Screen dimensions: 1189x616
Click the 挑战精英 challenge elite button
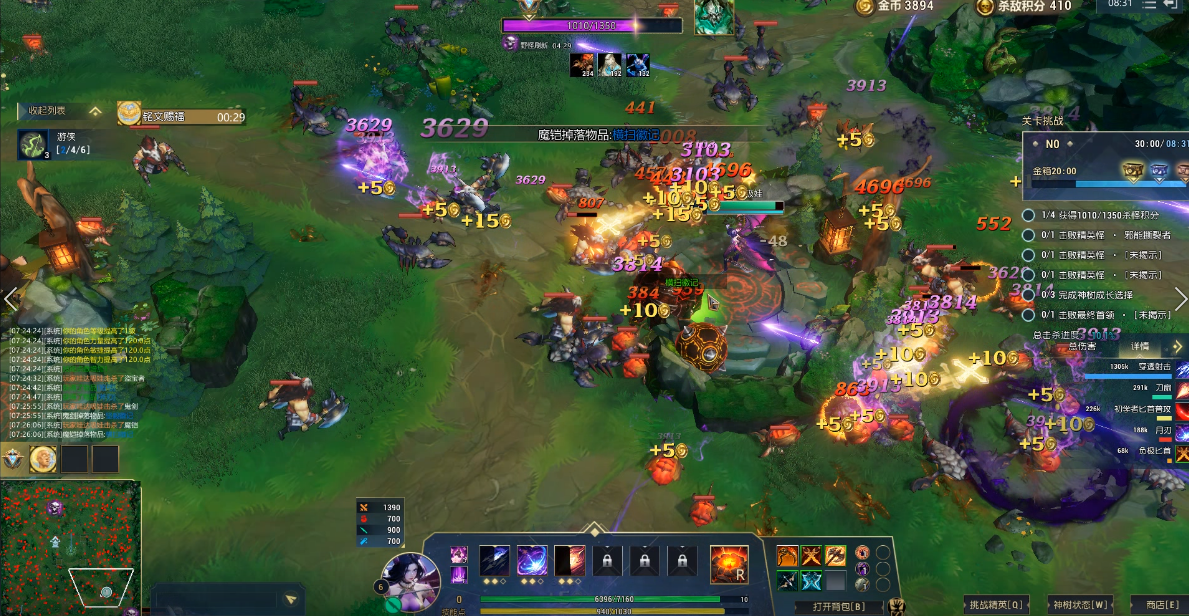(x=995, y=605)
